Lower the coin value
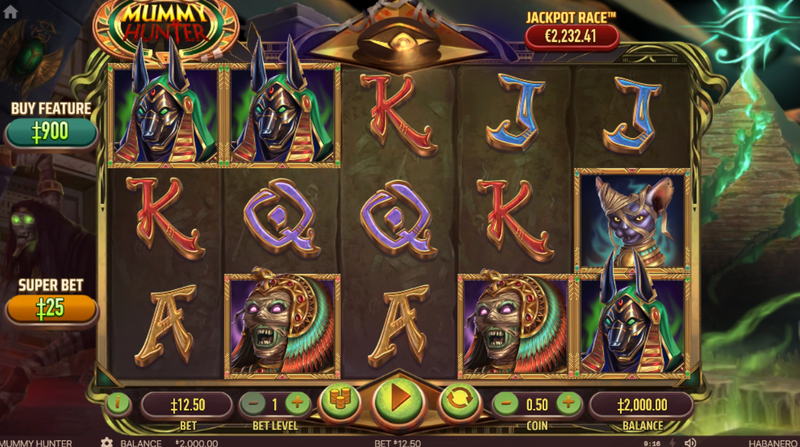This screenshot has height=447, width=800. pyautogui.click(x=505, y=403)
